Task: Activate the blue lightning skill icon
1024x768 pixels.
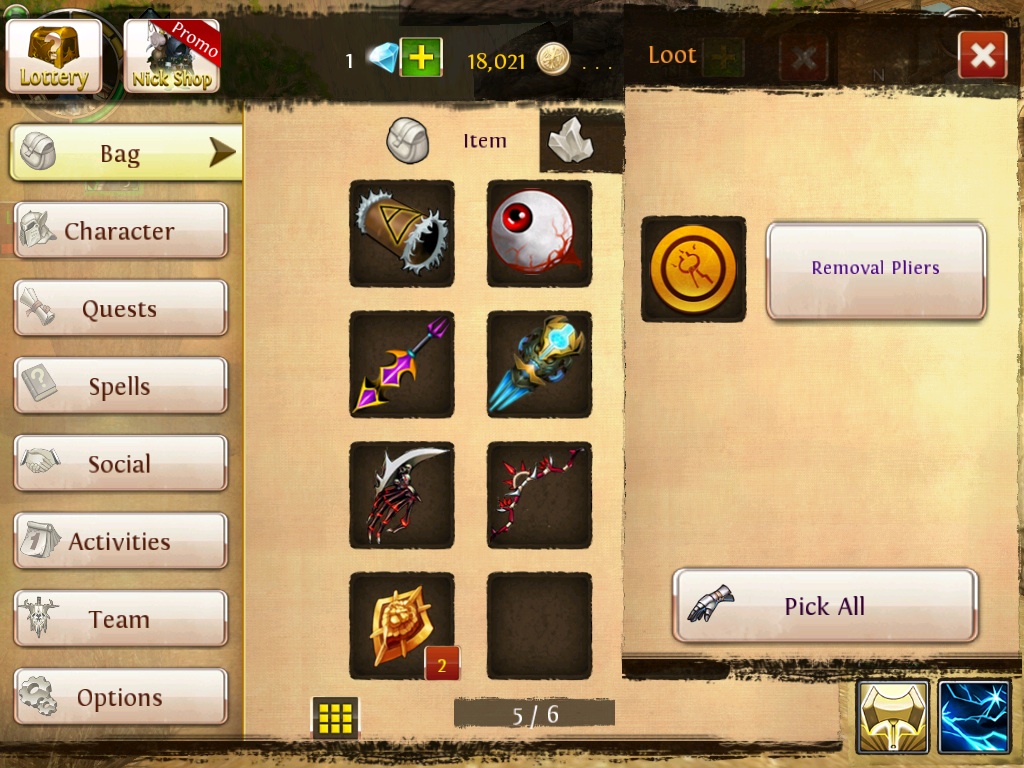Action: click(x=975, y=716)
